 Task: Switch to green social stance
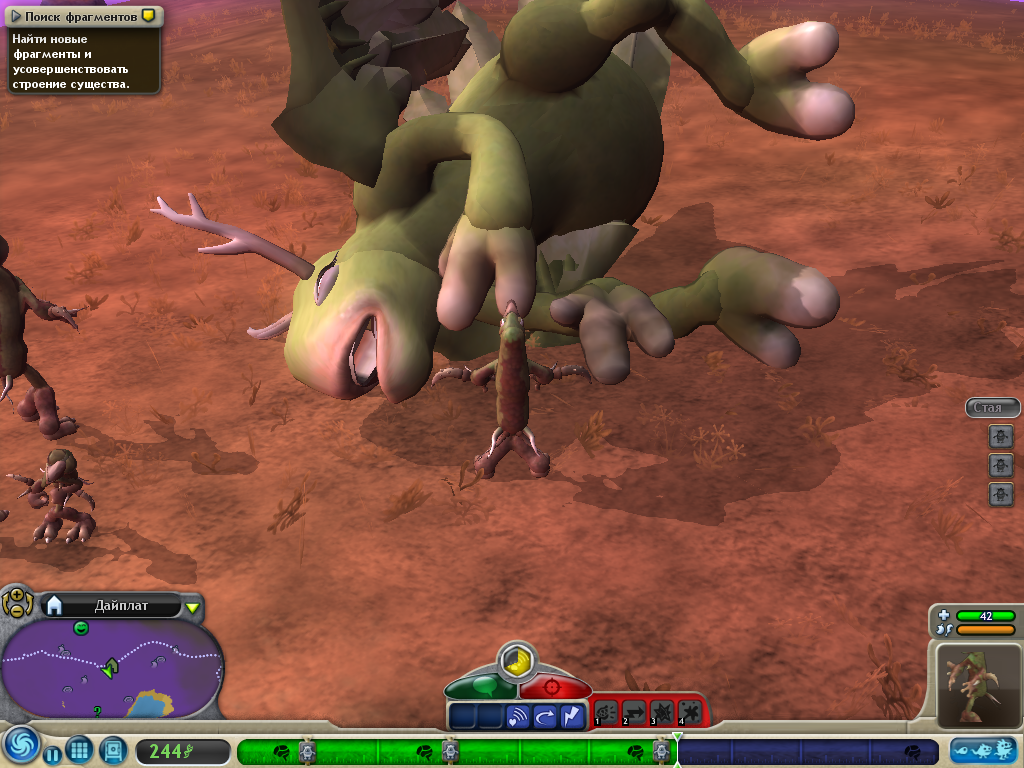pos(482,687)
